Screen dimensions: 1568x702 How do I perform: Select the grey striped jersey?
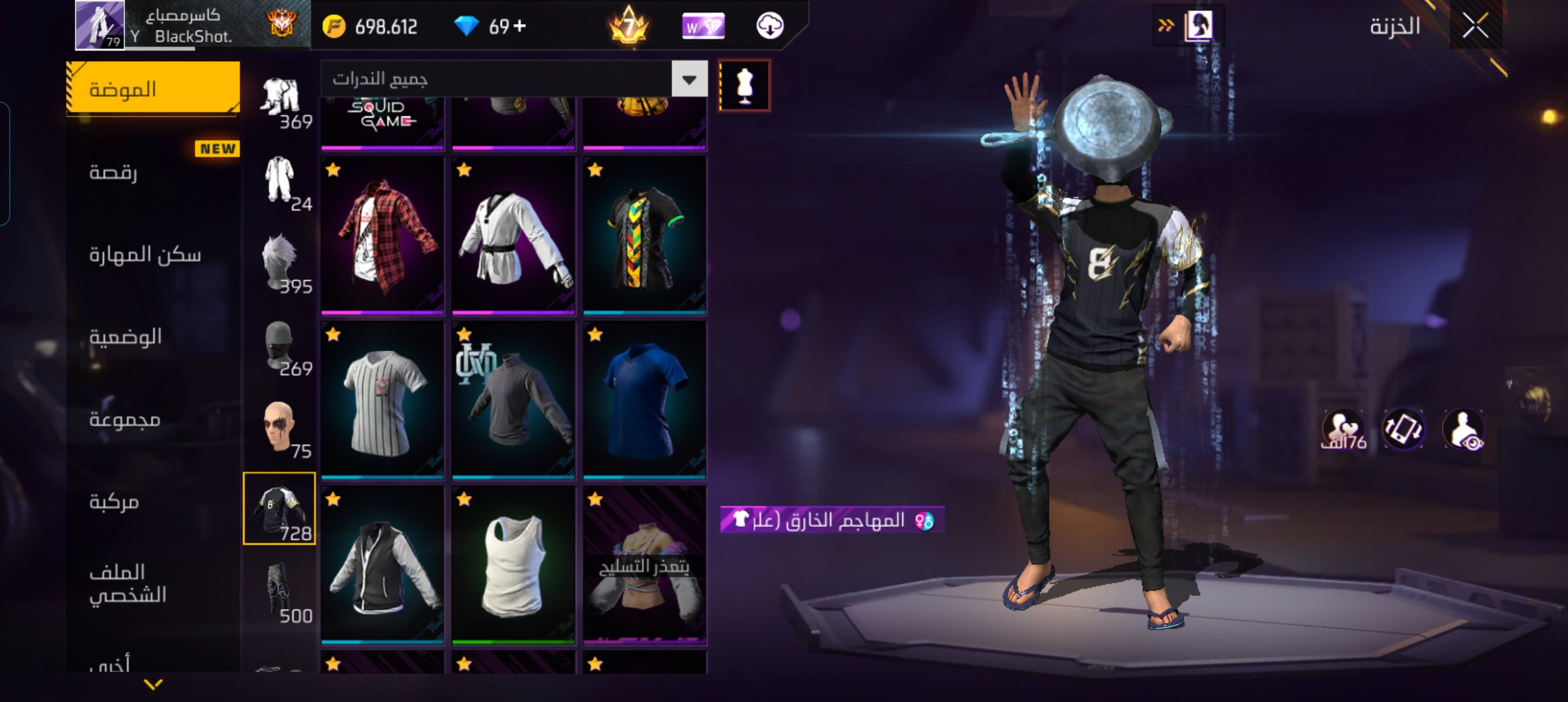pos(382,400)
